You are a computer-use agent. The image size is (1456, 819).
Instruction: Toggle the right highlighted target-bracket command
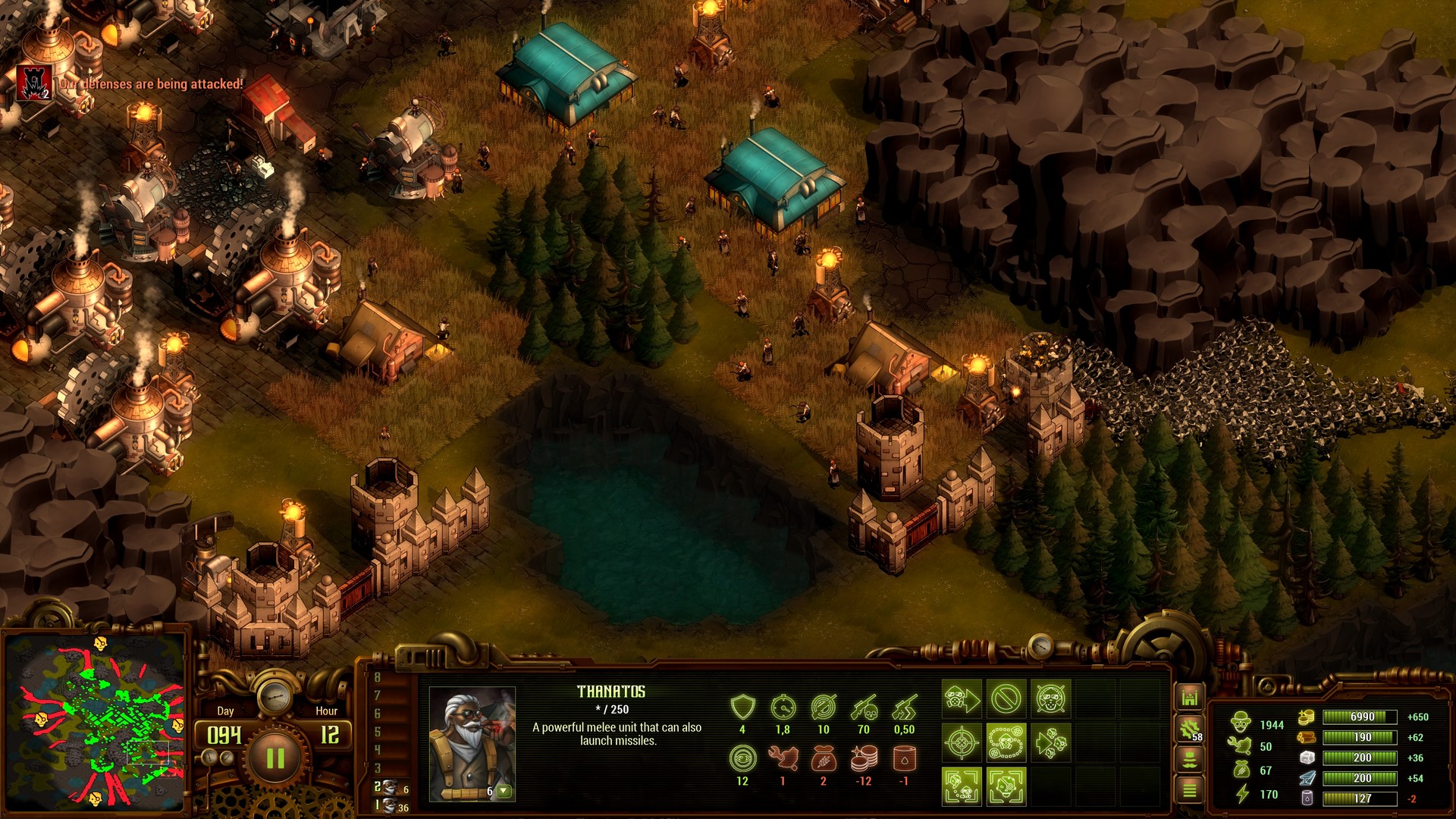point(1006,787)
